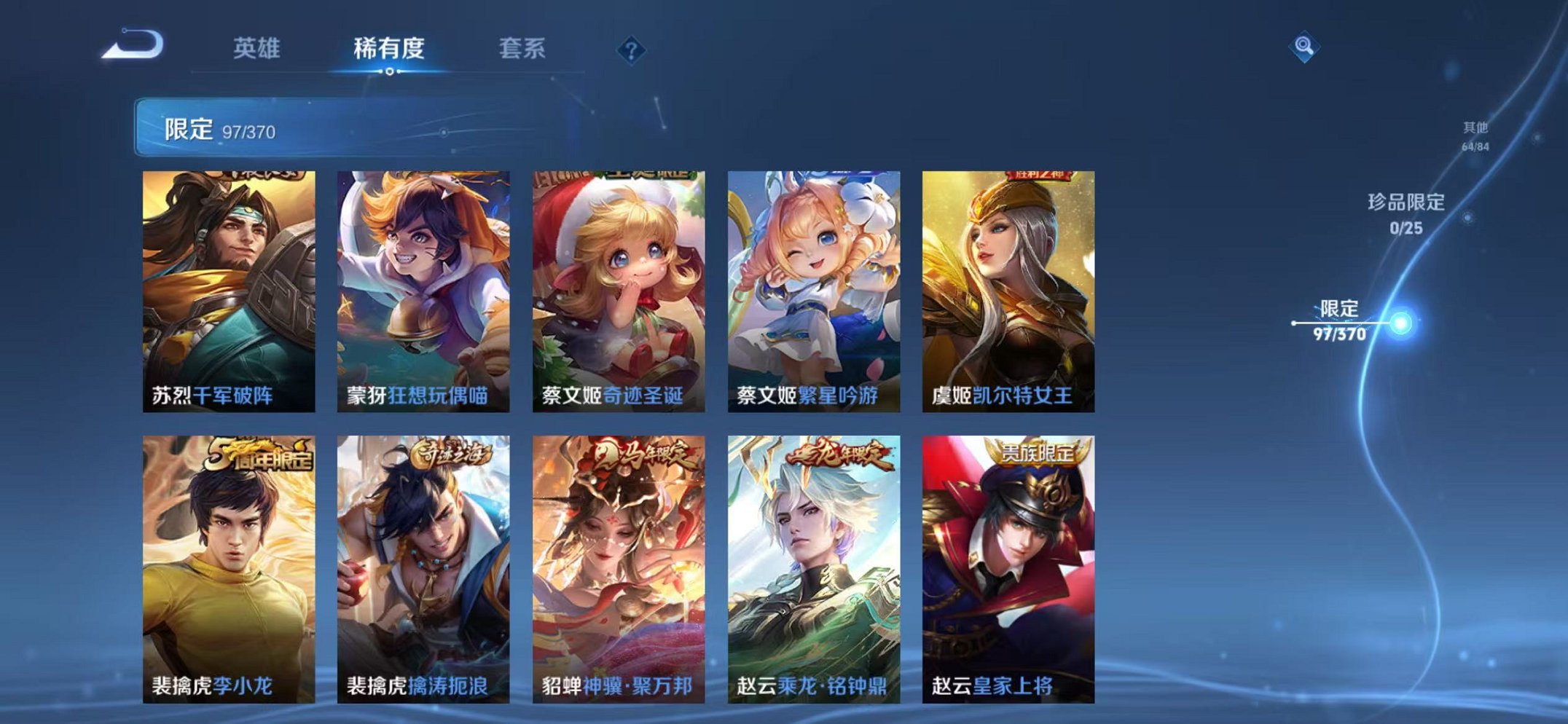
Task: Switch to the 套系 tab
Action: (525, 46)
